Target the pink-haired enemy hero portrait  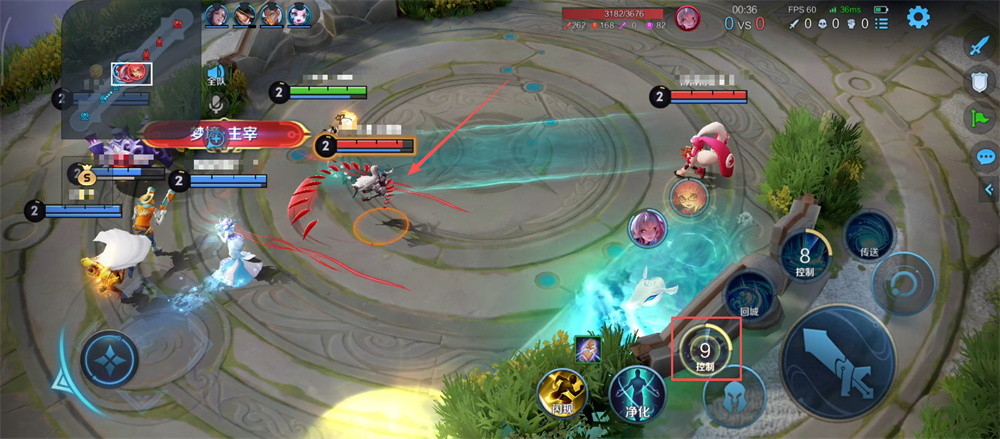click(x=647, y=227)
